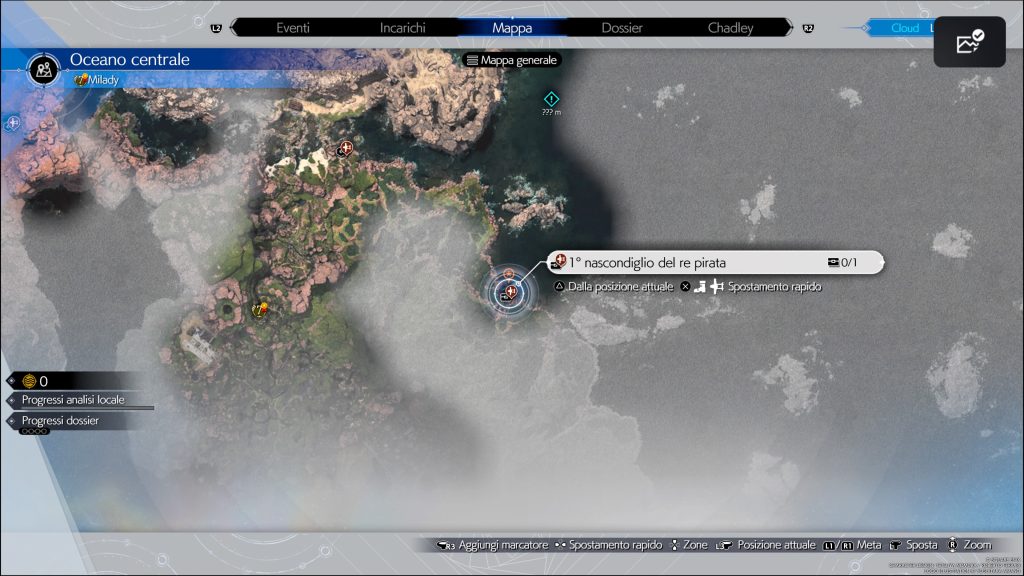This screenshot has width=1024, height=576.
Task: Select the Mappa tab
Action: coord(512,28)
